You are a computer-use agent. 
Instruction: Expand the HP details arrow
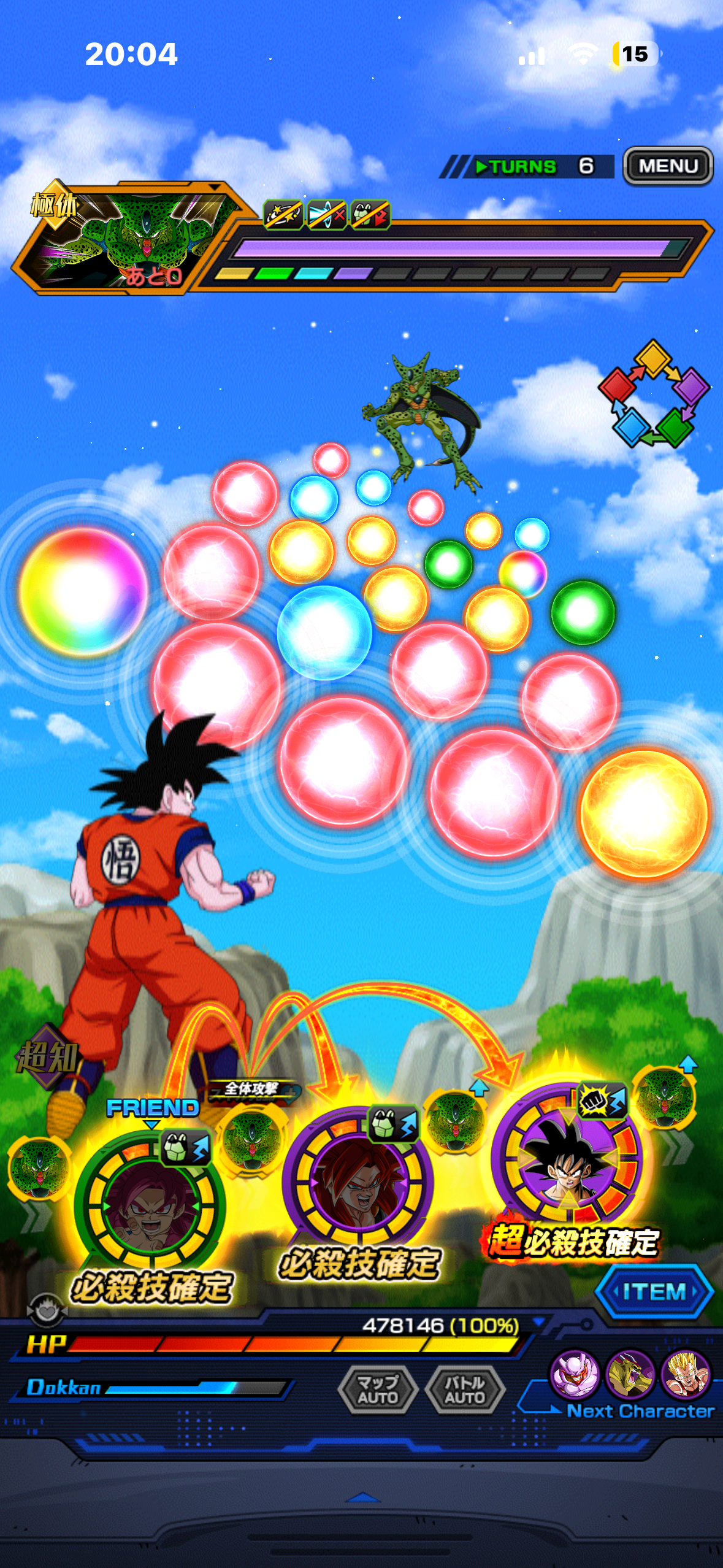coord(539,1321)
